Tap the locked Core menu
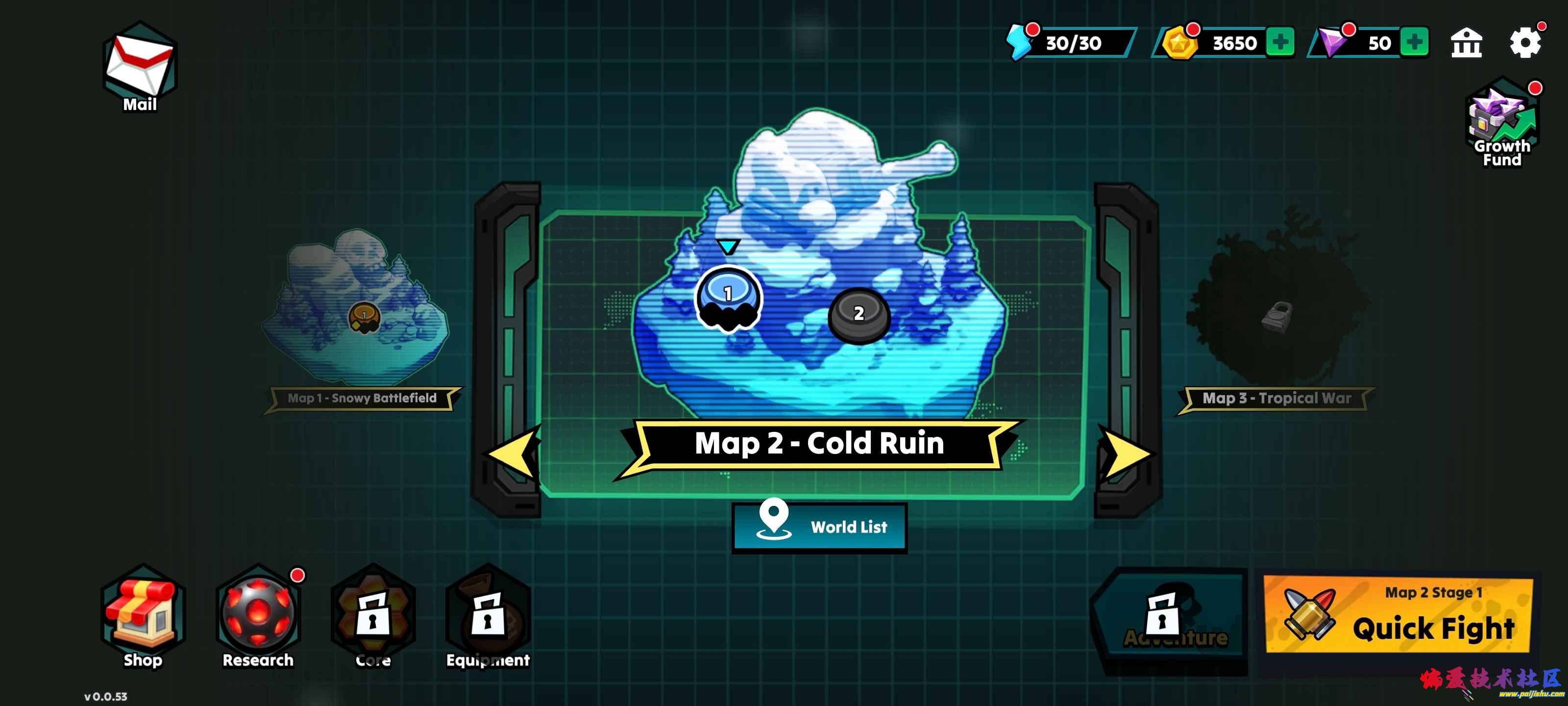The width and height of the screenshot is (1568, 706). click(373, 616)
